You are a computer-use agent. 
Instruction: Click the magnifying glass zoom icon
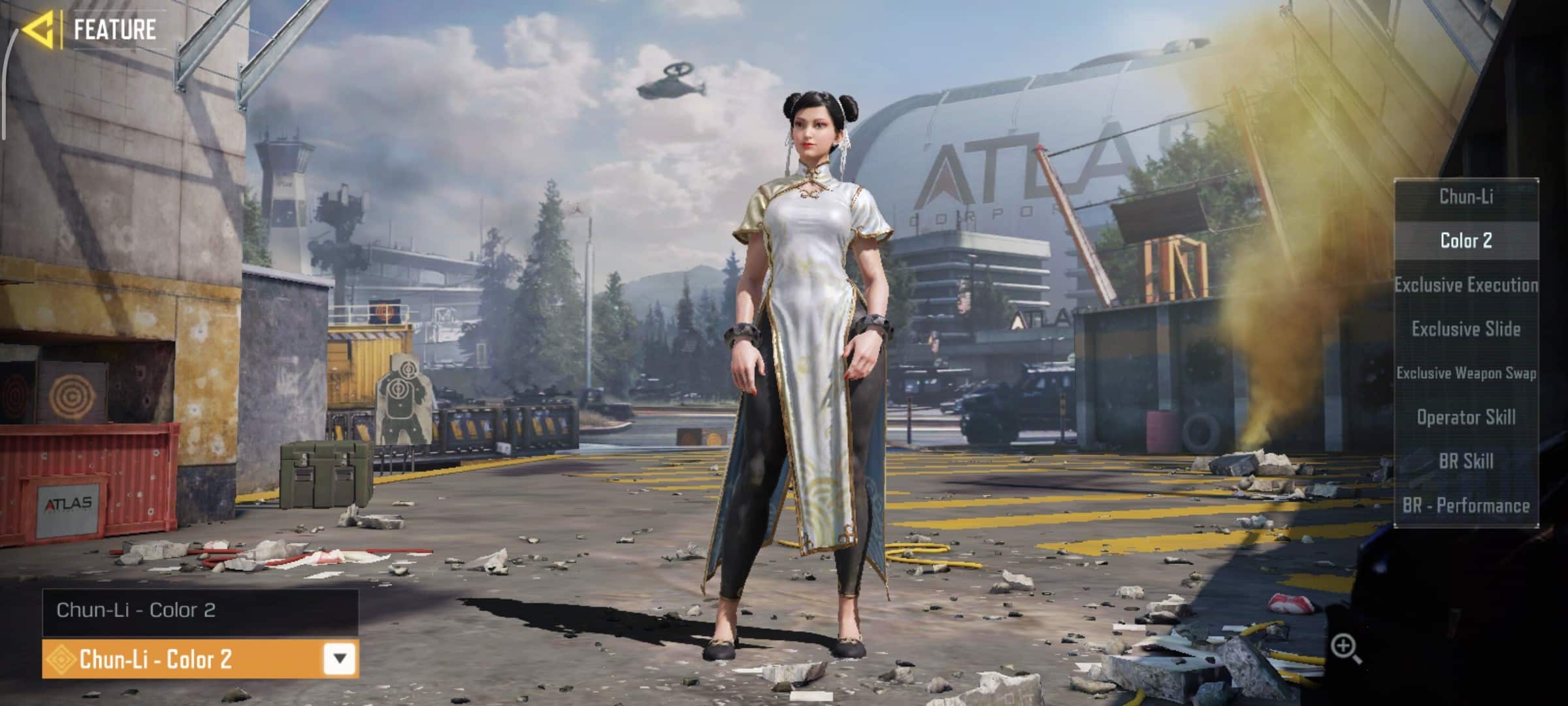(x=1345, y=648)
